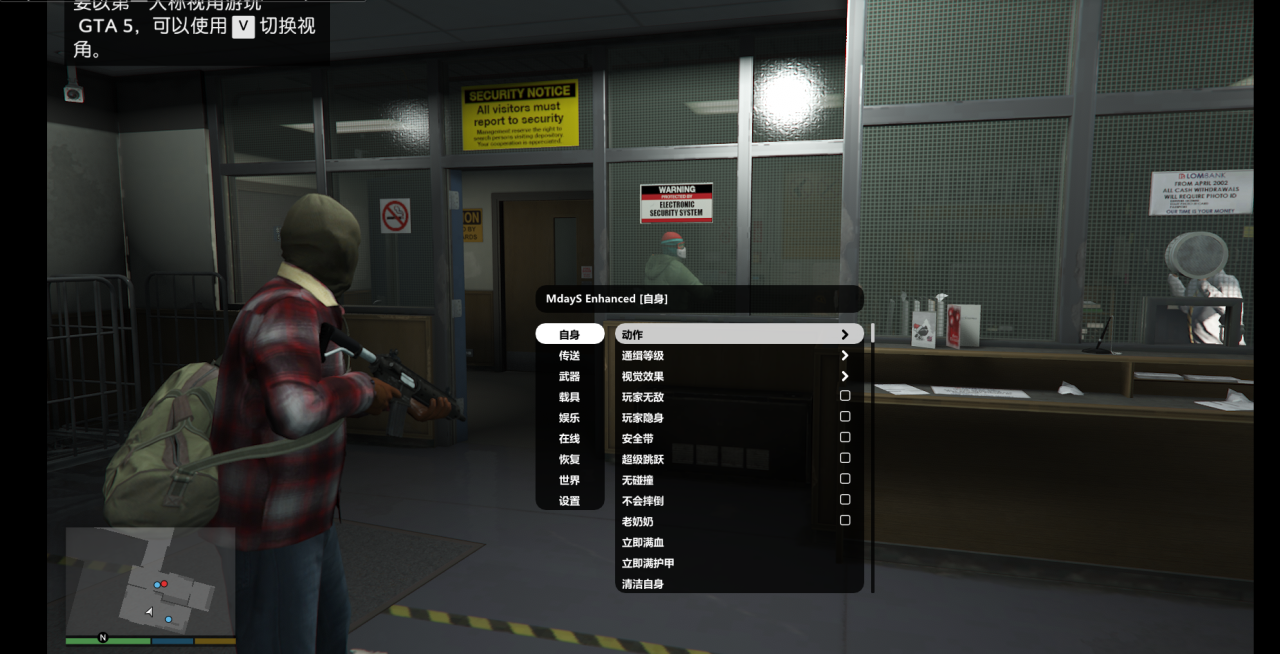Select the 载具 tab
The width and height of the screenshot is (1280, 654).
click(569, 397)
